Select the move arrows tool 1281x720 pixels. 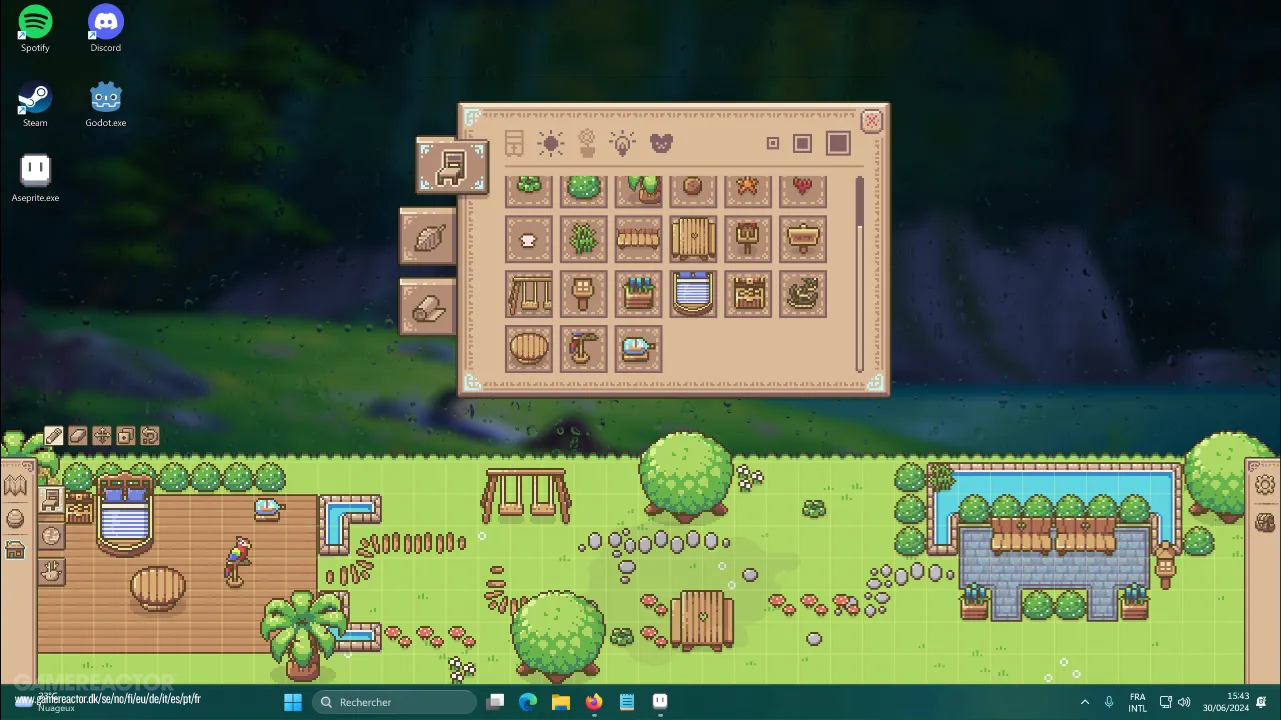(100, 436)
